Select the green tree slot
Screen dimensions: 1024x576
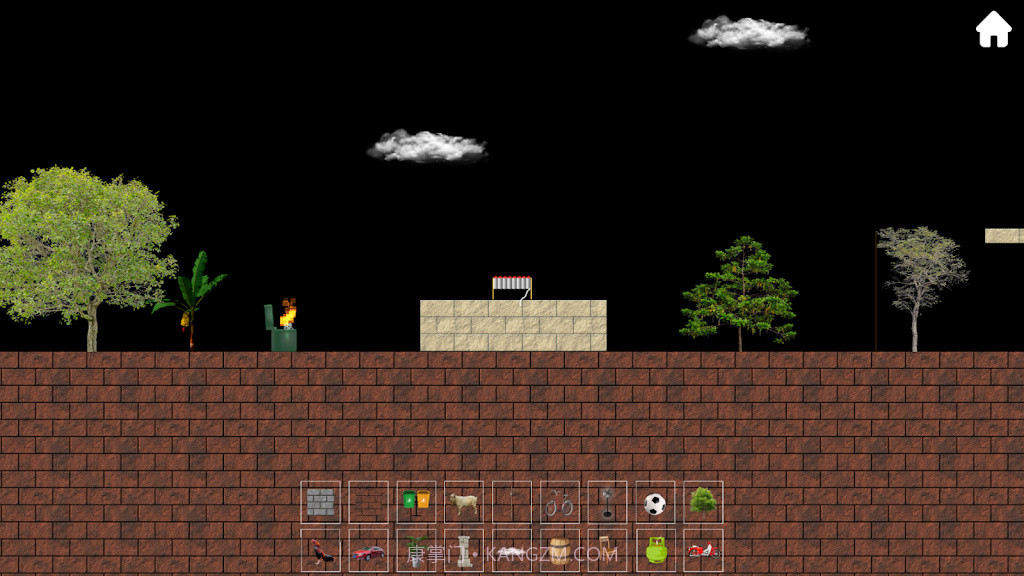point(703,502)
